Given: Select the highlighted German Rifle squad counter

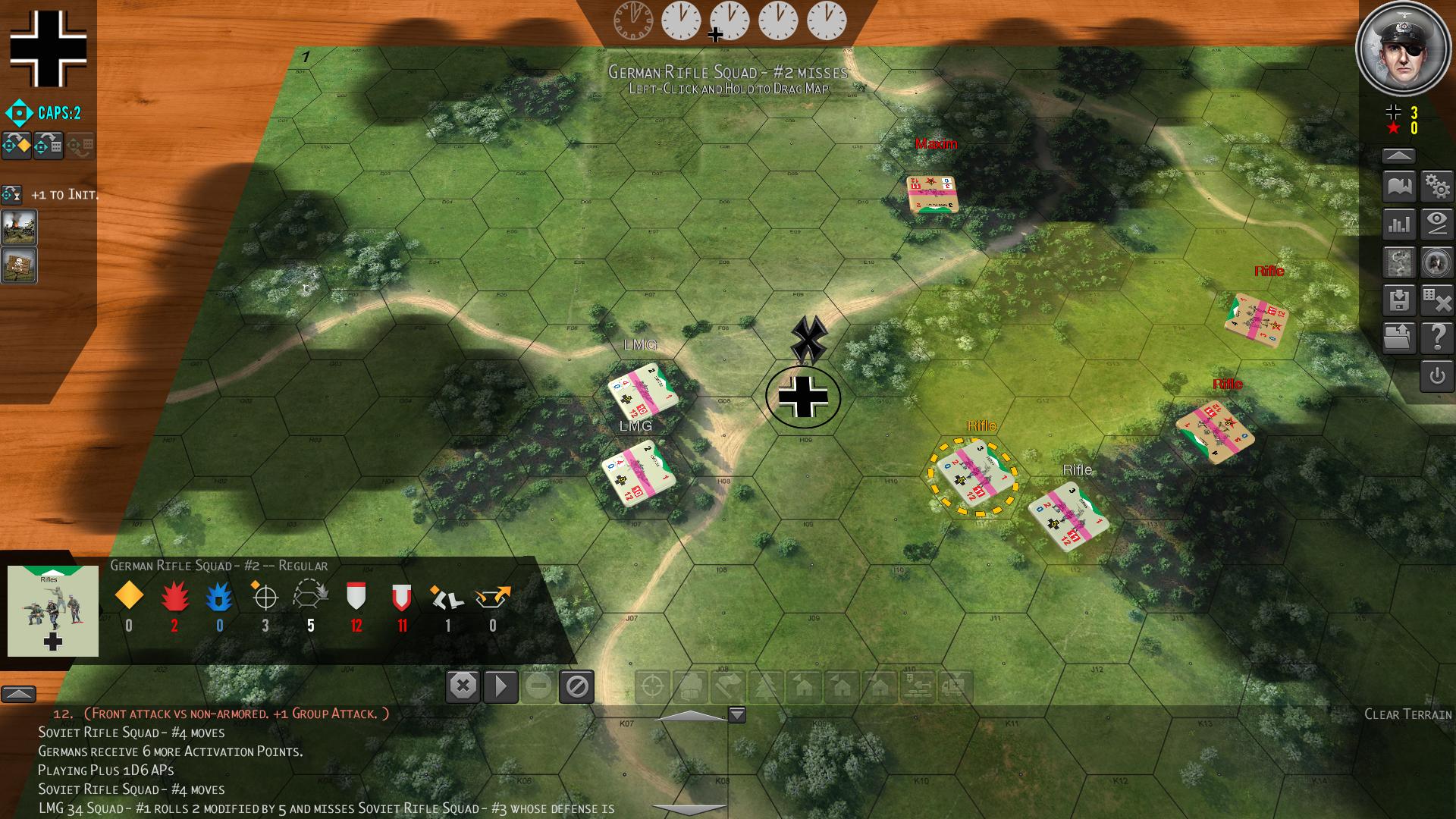Looking at the screenshot, I should click(x=974, y=472).
